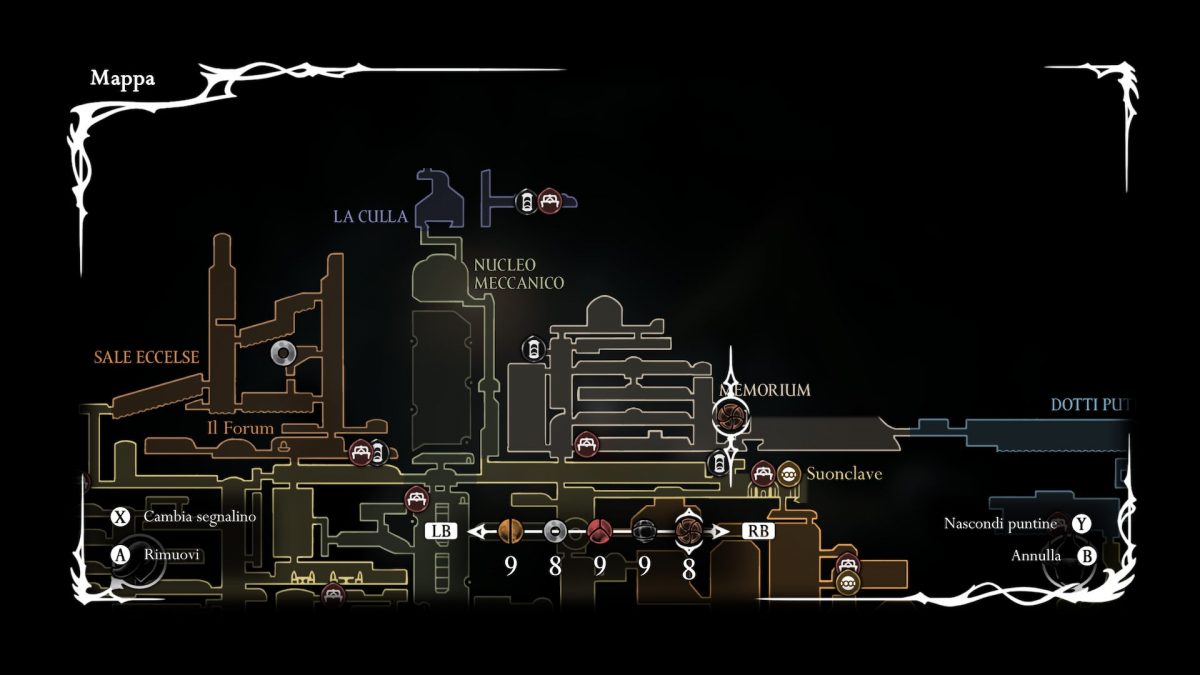This screenshot has width=1200, height=675.
Task: Click the station pin left of Nucleo Meccanico's halls
Action: (534, 350)
